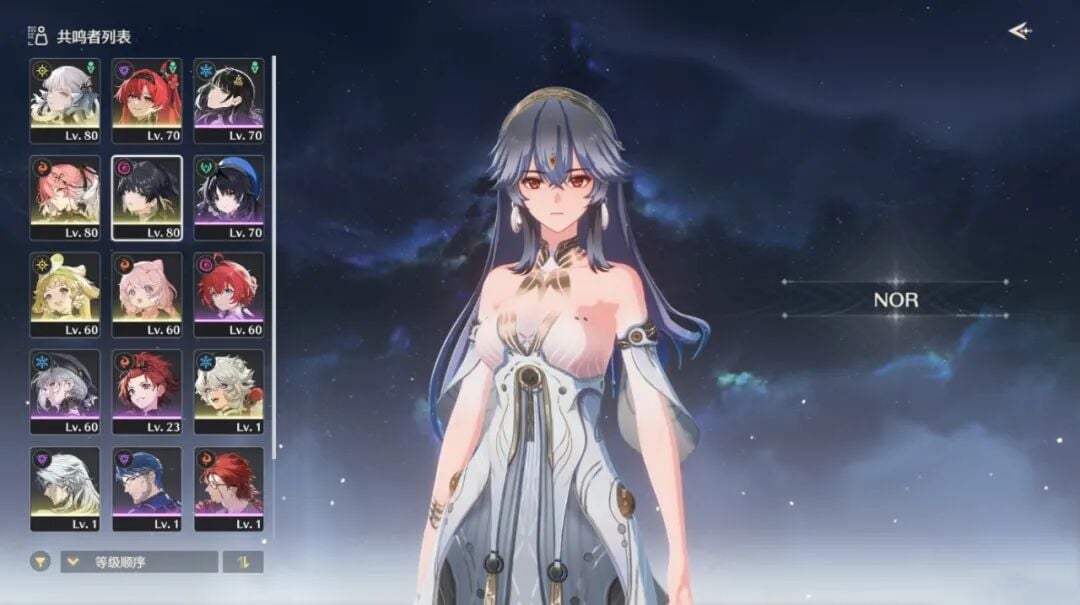
Task: Open the 等级顺序 sort order dropdown
Action: click(138, 562)
